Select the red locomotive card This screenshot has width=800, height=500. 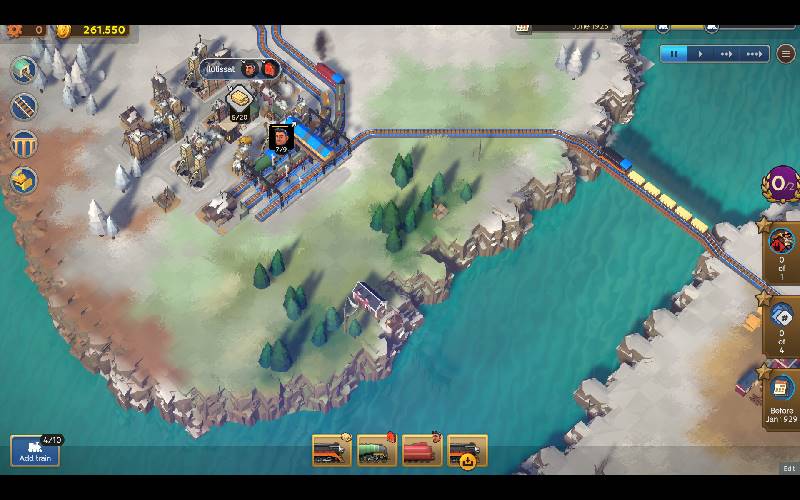point(422,451)
